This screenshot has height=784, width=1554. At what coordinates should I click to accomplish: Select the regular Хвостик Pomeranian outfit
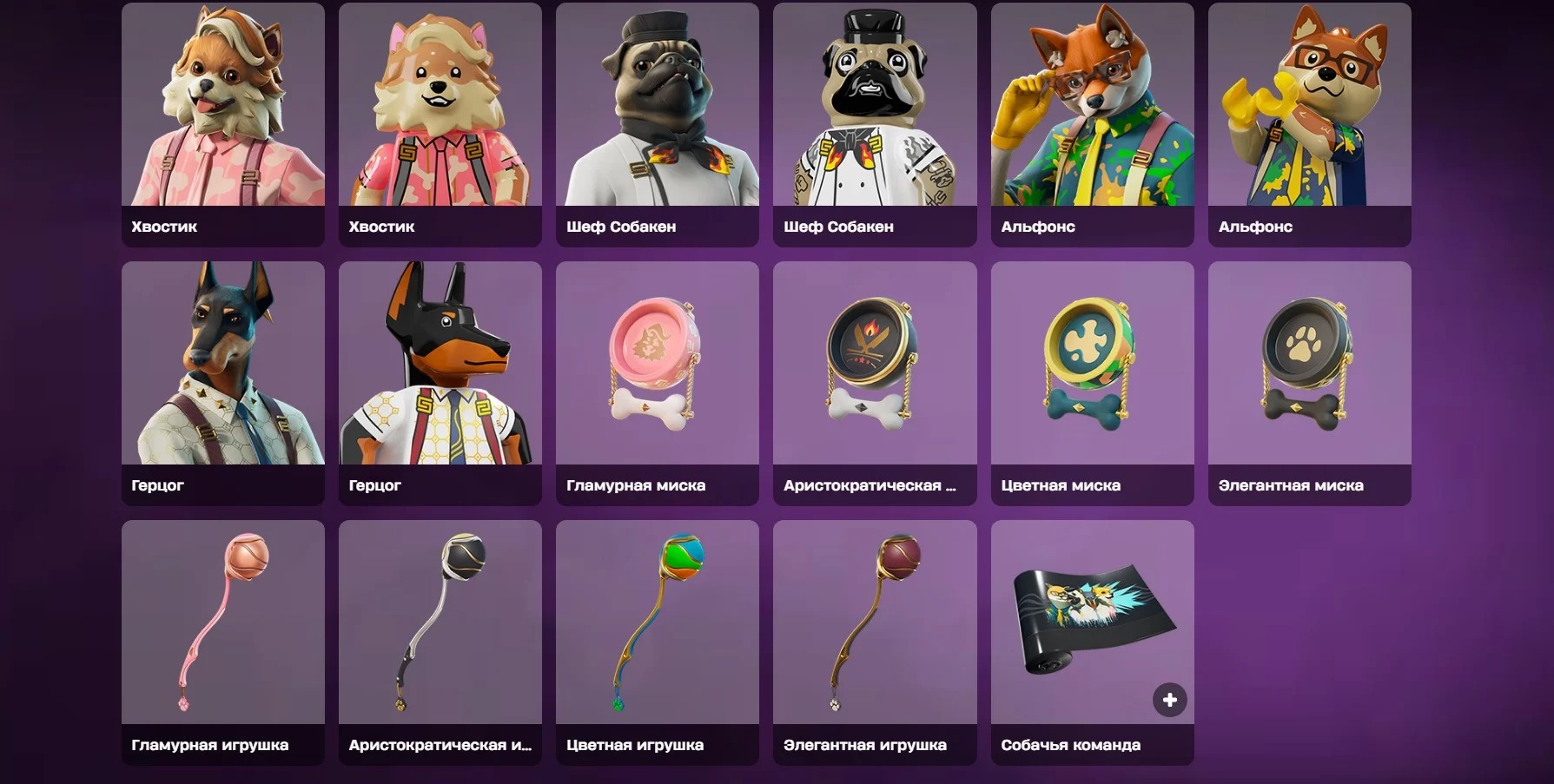click(222, 113)
